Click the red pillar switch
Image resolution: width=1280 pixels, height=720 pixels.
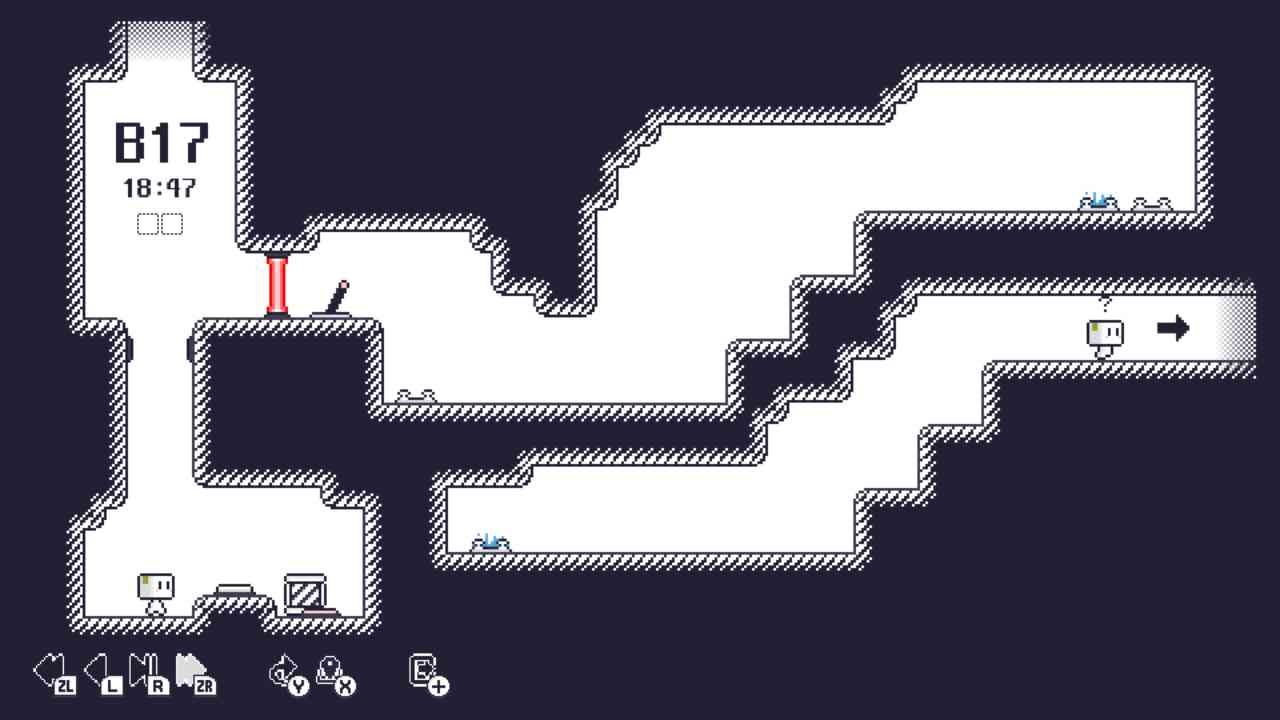click(x=277, y=283)
